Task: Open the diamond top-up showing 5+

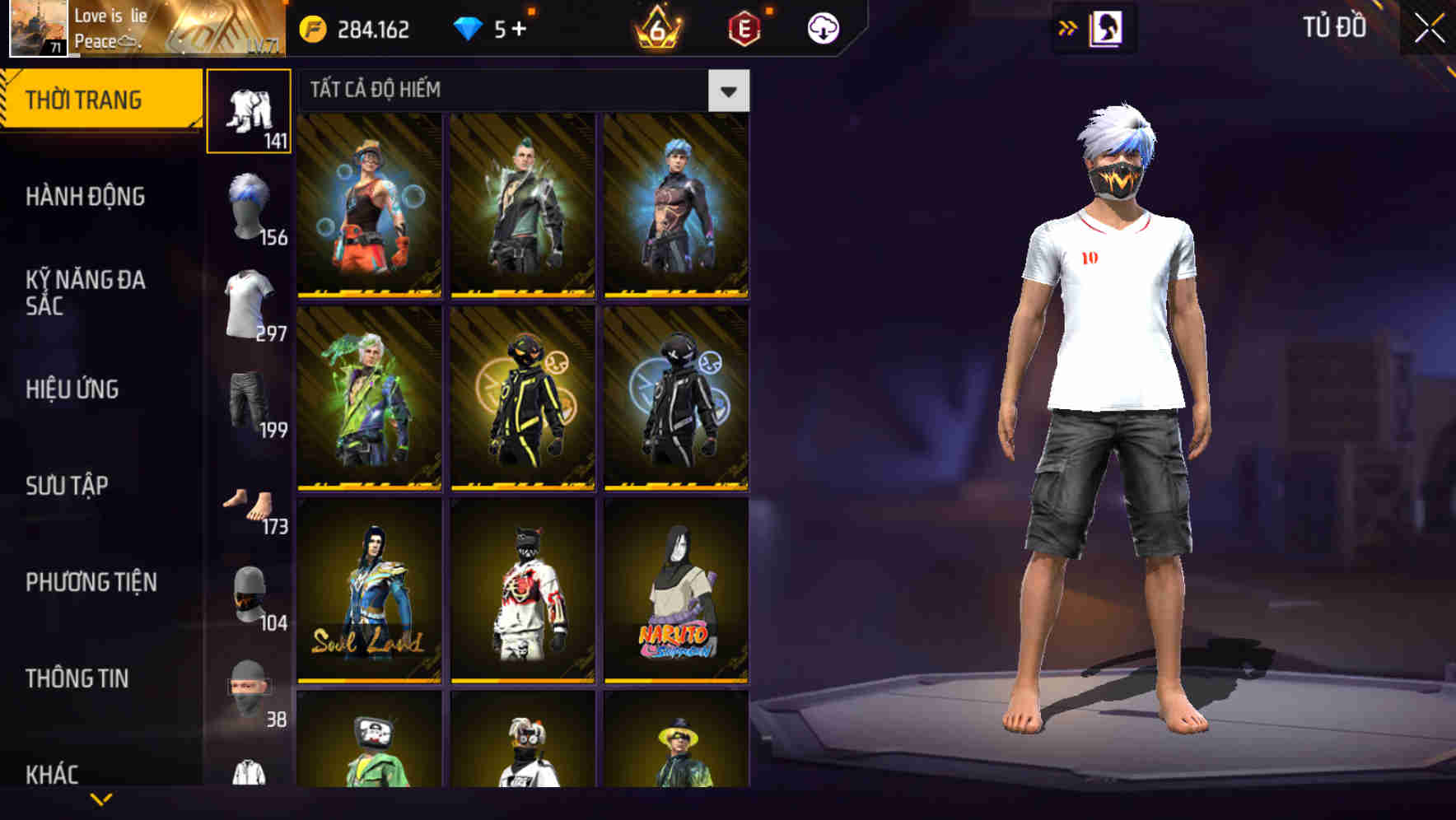Action: pos(491,27)
